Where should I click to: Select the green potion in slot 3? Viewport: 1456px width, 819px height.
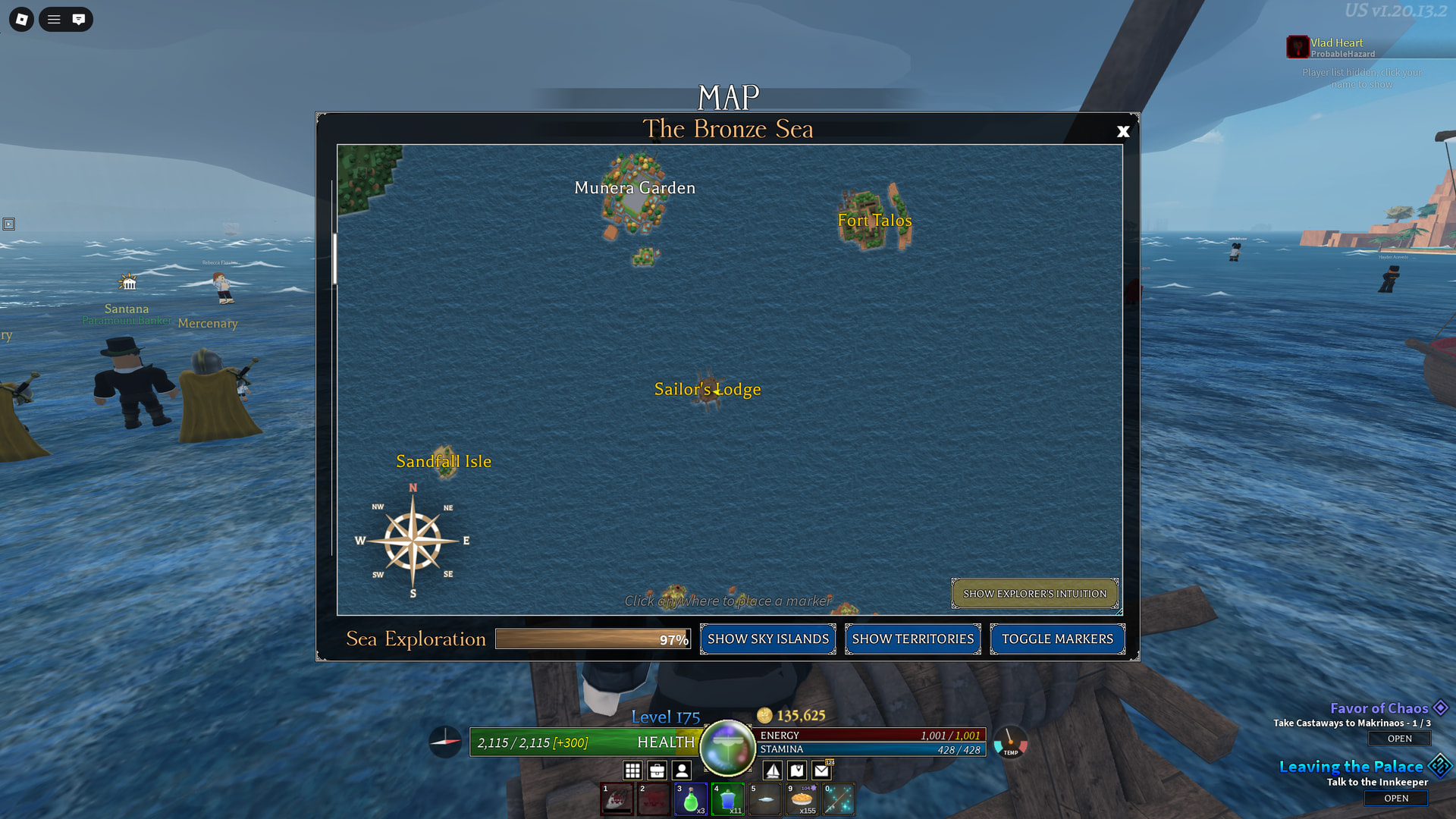coord(691,800)
